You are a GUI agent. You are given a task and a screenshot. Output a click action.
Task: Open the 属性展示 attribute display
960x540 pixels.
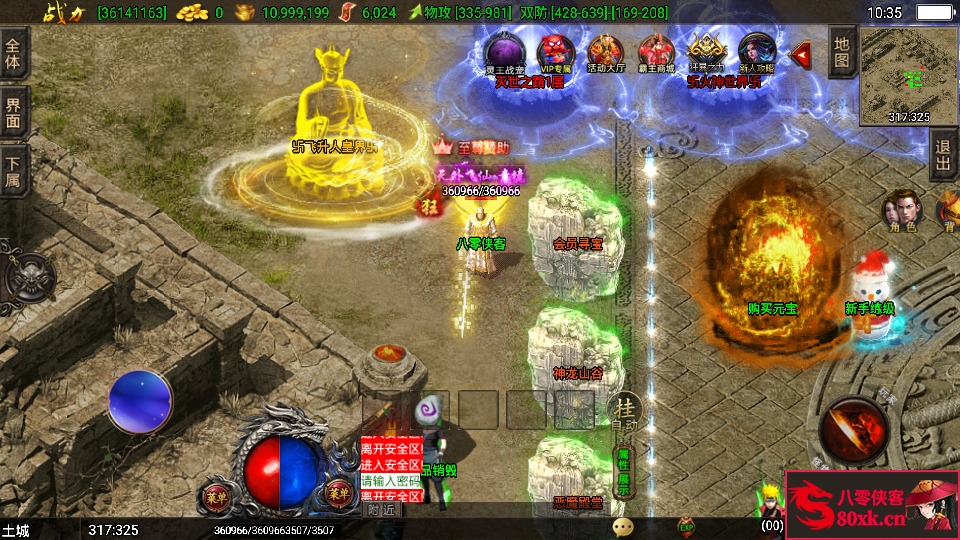pyautogui.click(x=623, y=470)
